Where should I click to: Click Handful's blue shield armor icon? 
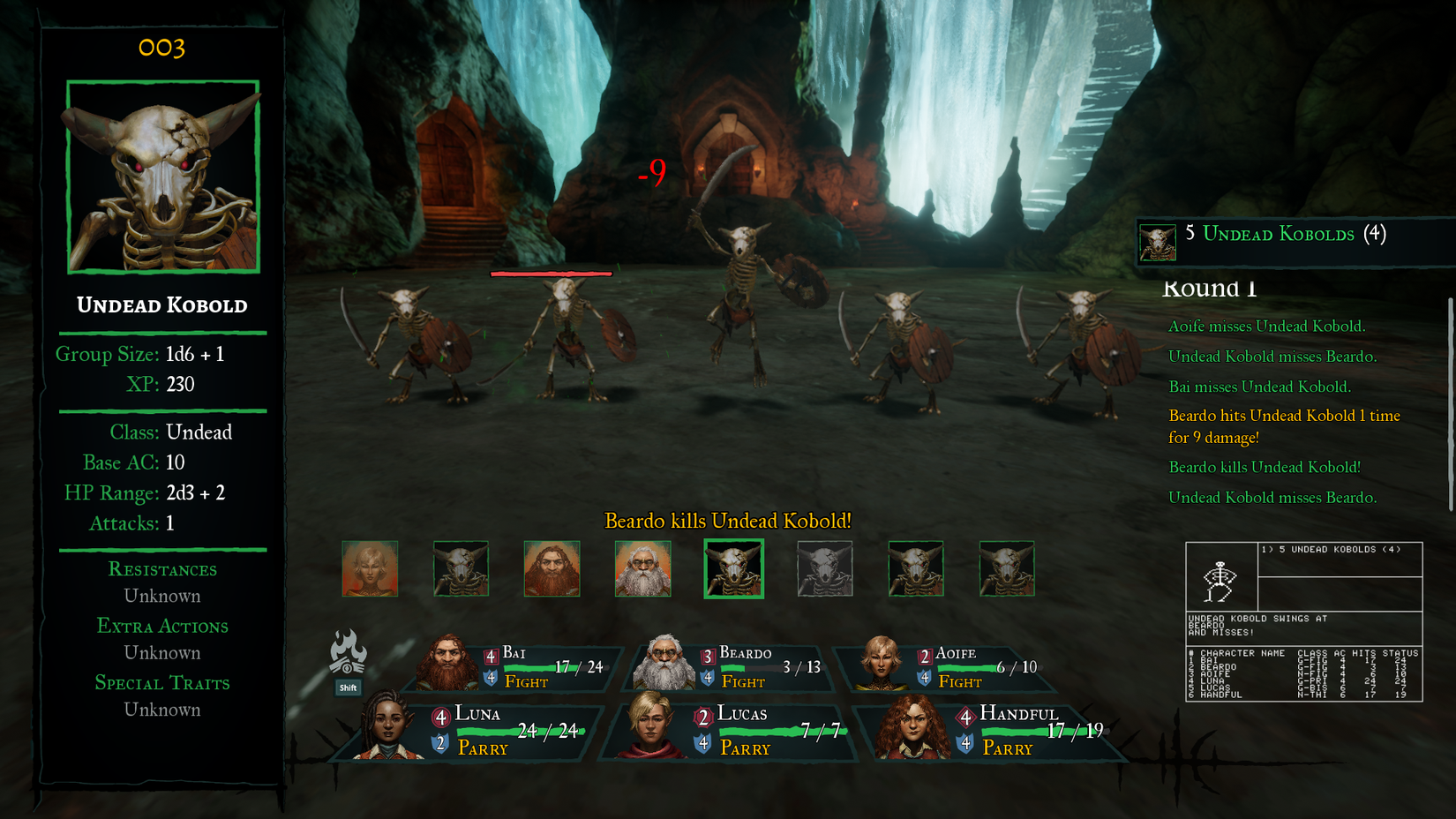coord(964,743)
